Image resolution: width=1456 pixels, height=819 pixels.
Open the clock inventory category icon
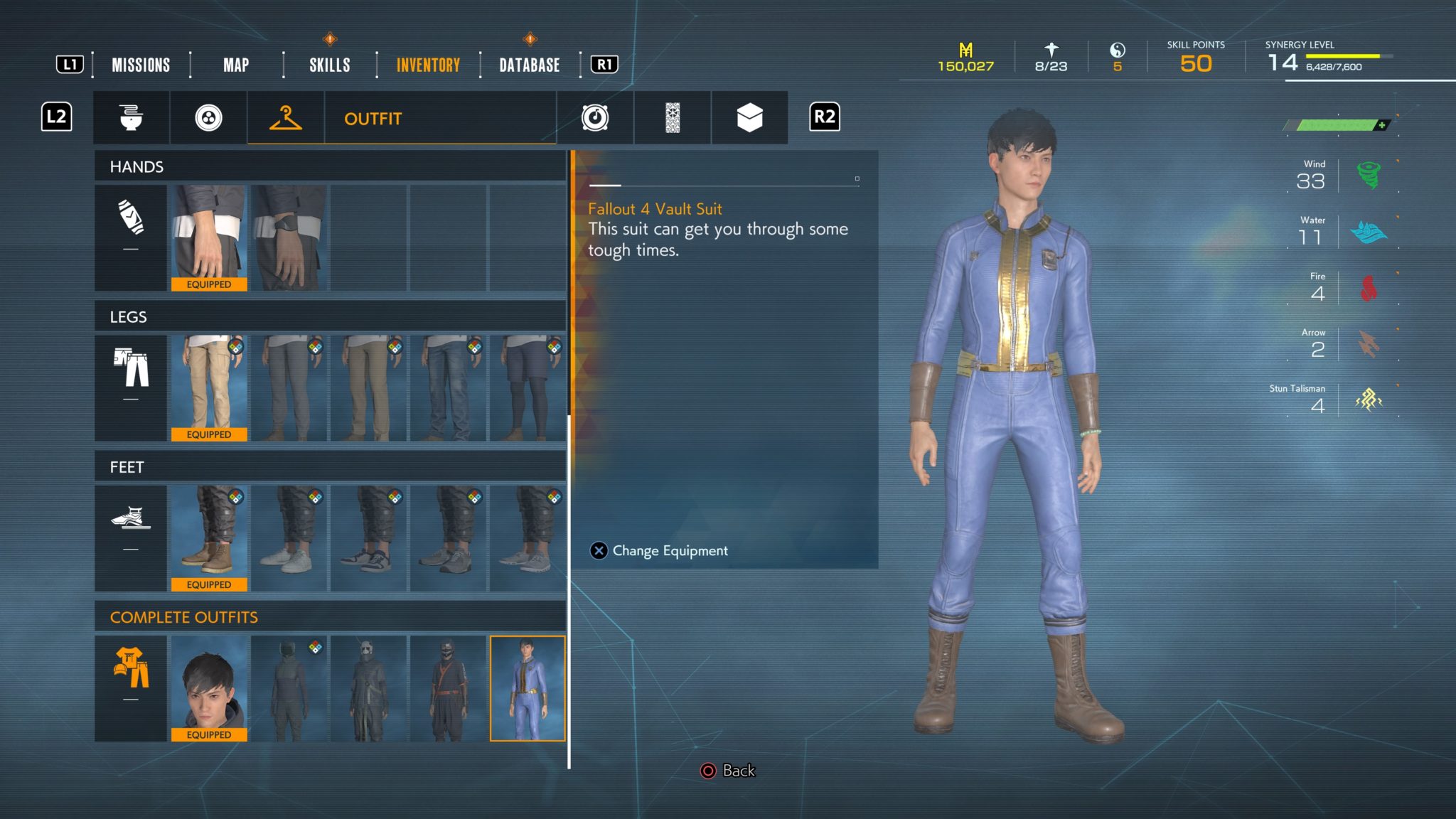pyautogui.click(x=596, y=118)
